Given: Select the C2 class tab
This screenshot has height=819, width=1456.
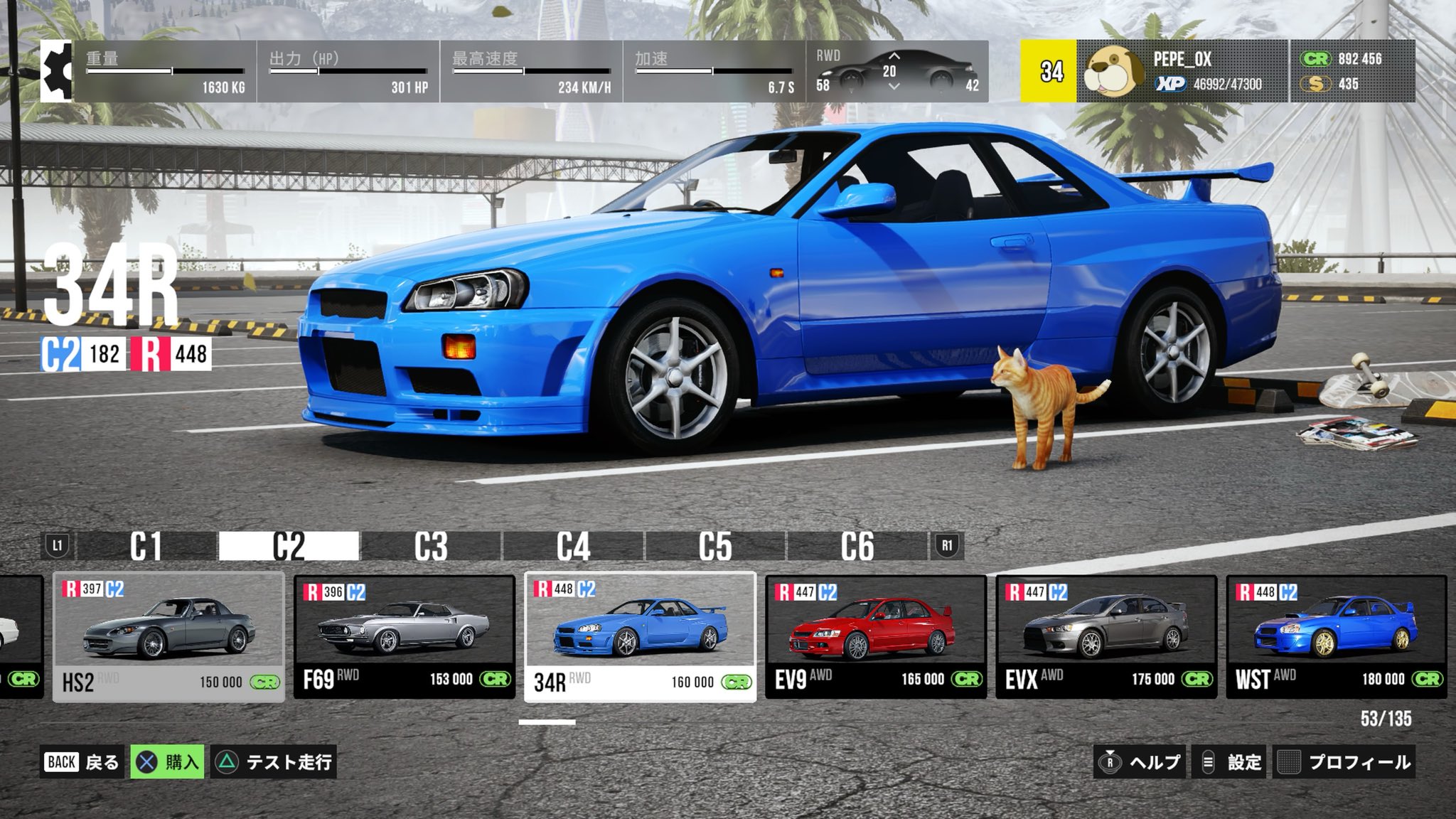Looking at the screenshot, I should click(289, 546).
